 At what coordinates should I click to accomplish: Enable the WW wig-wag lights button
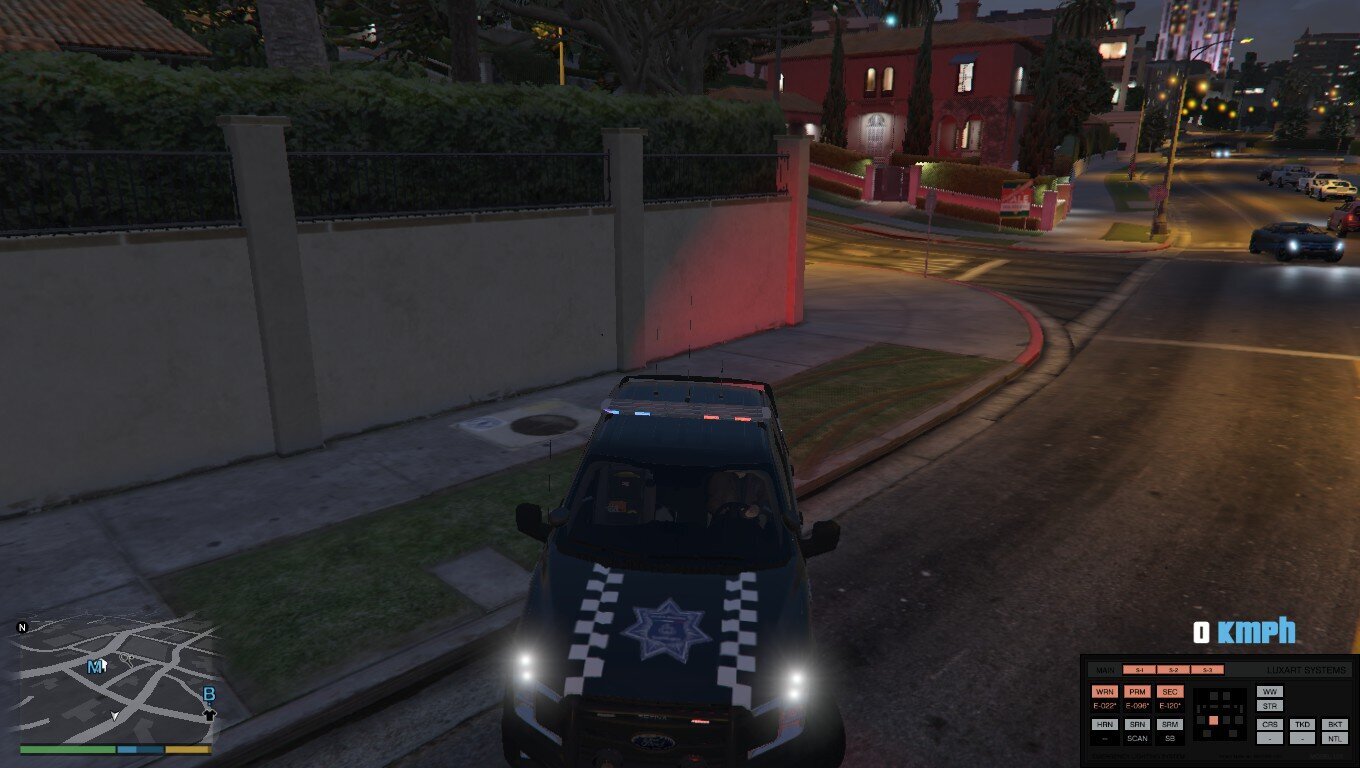(x=1269, y=691)
